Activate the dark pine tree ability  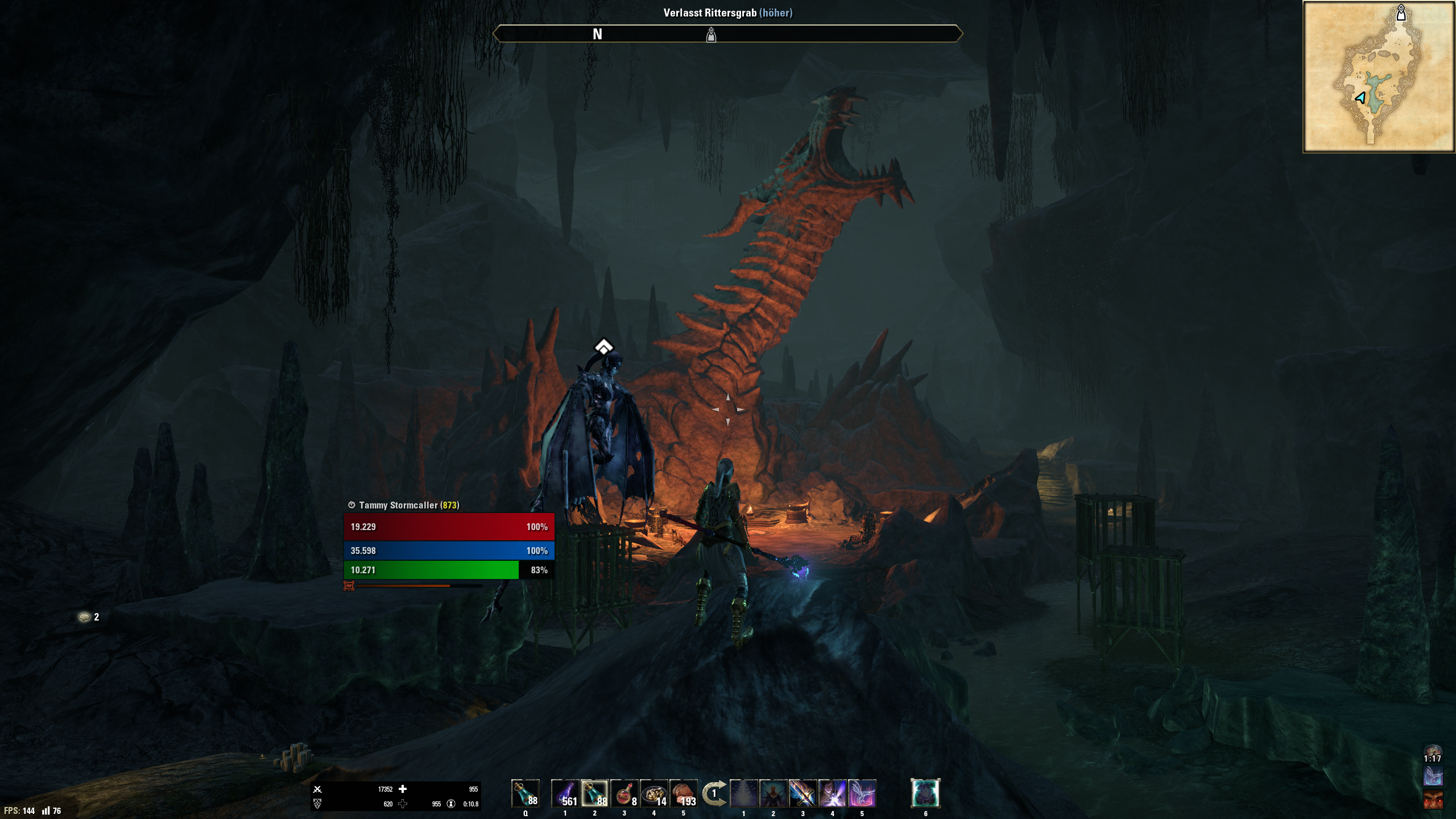point(743,793)
